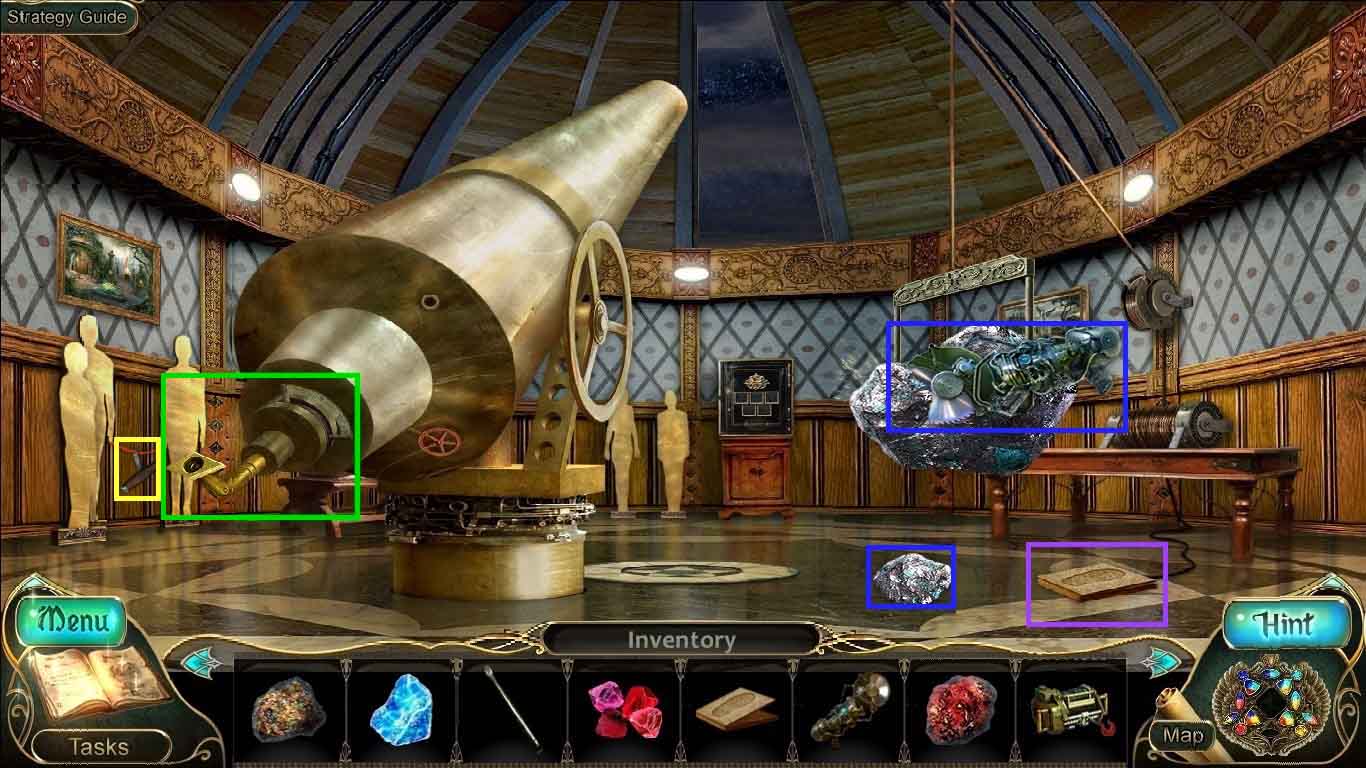This screenshot has width=1366, height=768.
Task: Open the Map
Action: tap(1183, 736)
